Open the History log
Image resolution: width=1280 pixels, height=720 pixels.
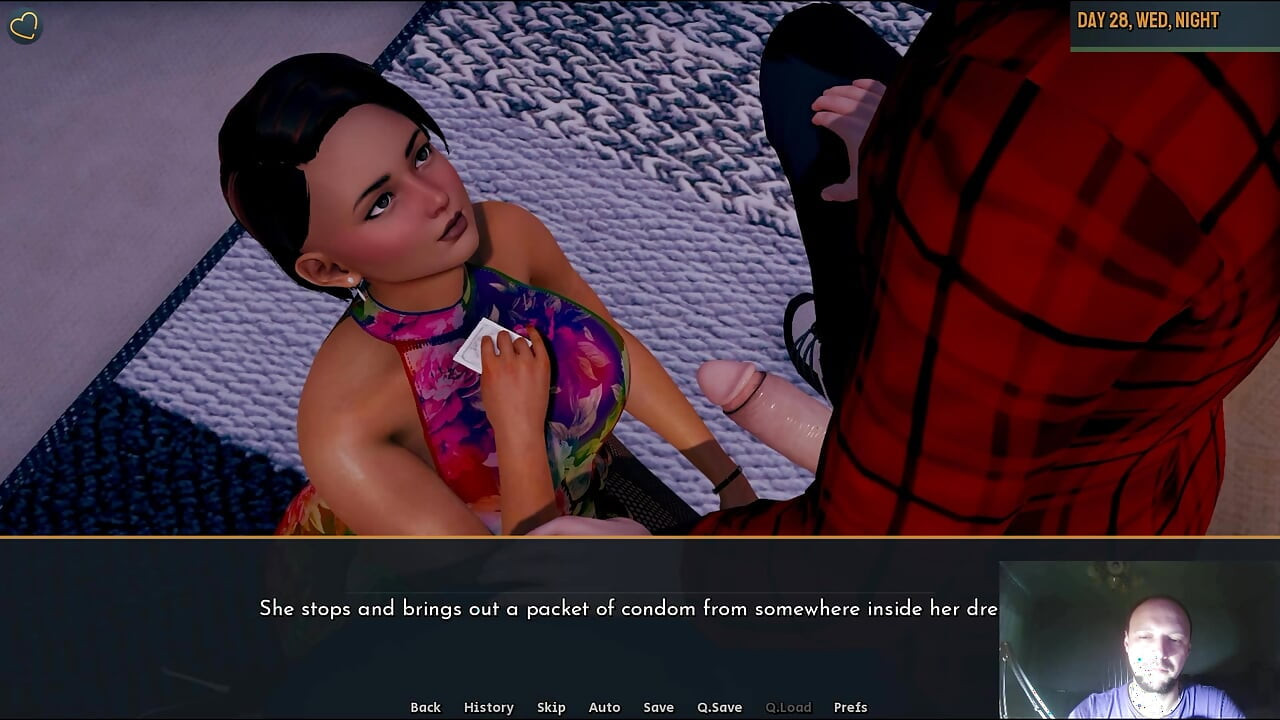(x=488, y=707)
